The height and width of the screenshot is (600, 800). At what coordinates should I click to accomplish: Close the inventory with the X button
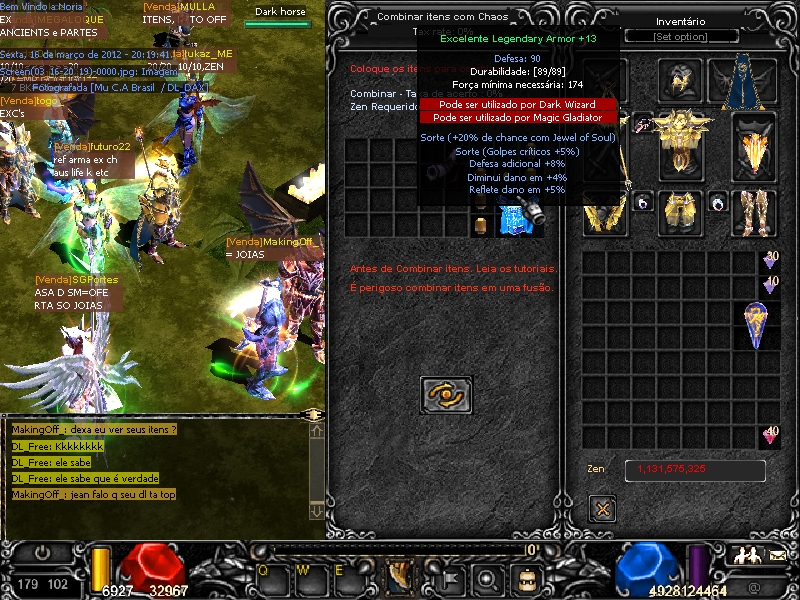(x=602, y=508)
